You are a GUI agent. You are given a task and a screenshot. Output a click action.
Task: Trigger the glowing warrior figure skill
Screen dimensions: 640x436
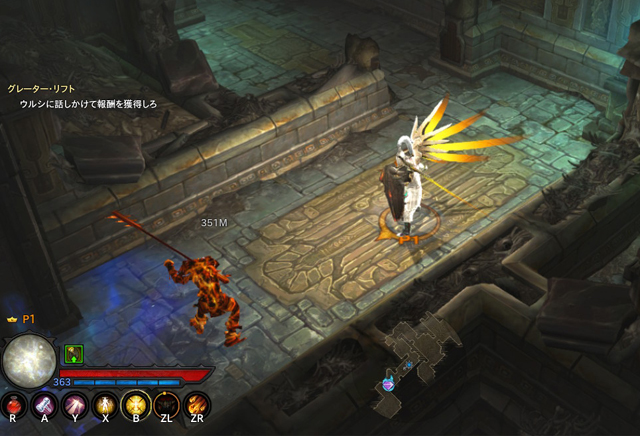coord(103,404)
